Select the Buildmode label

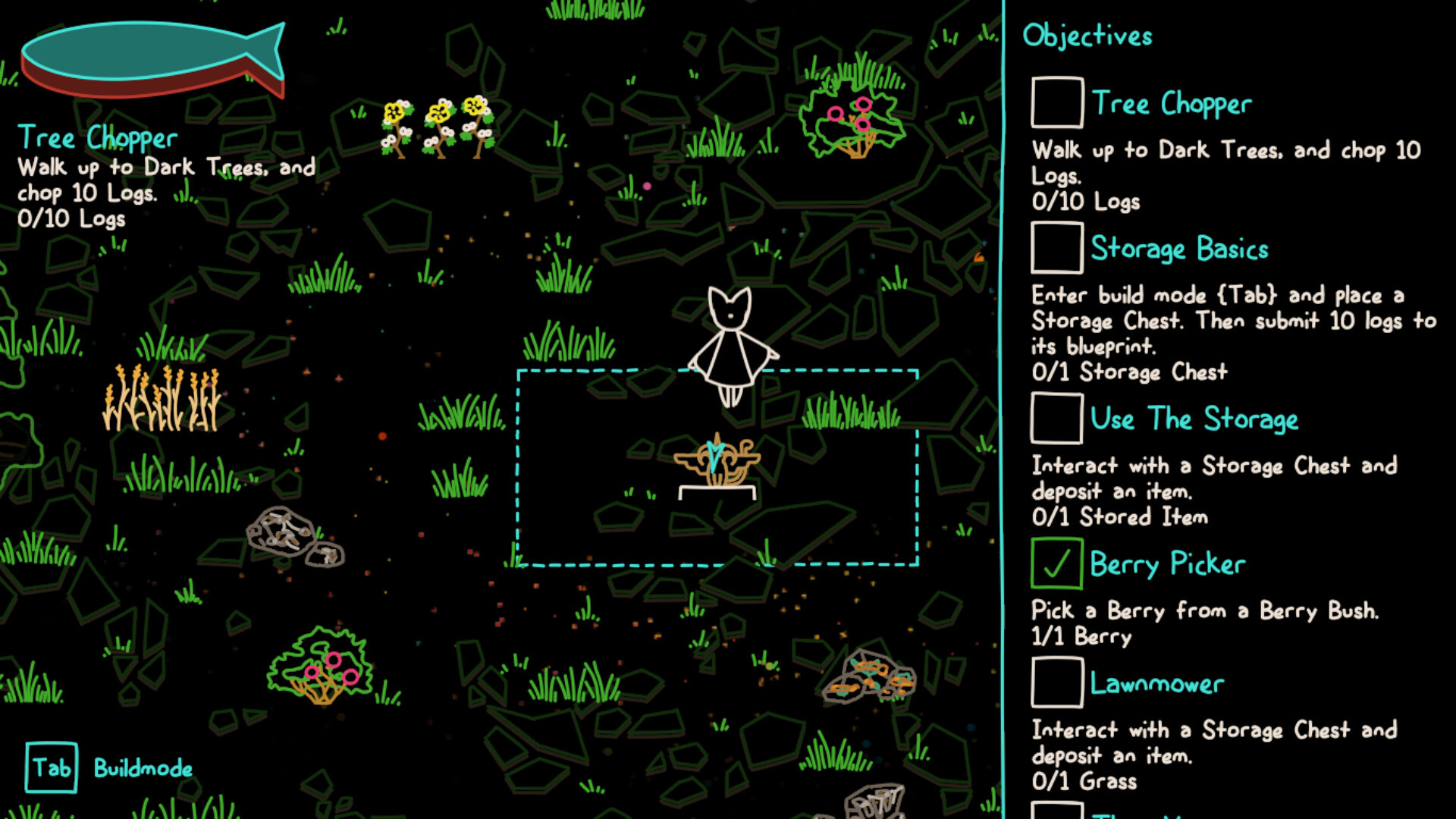[143, 768]
